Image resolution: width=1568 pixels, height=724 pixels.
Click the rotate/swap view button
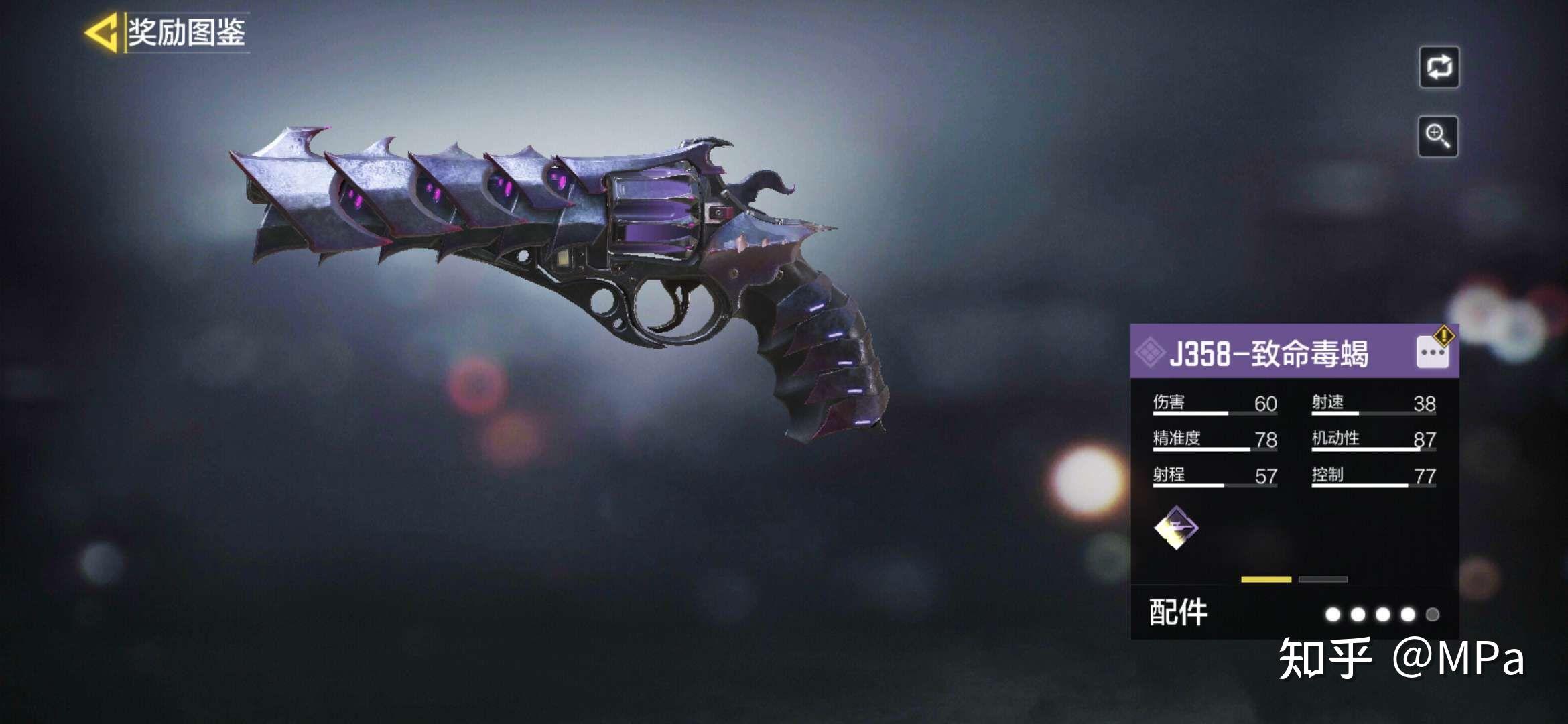coord(1439,67)
